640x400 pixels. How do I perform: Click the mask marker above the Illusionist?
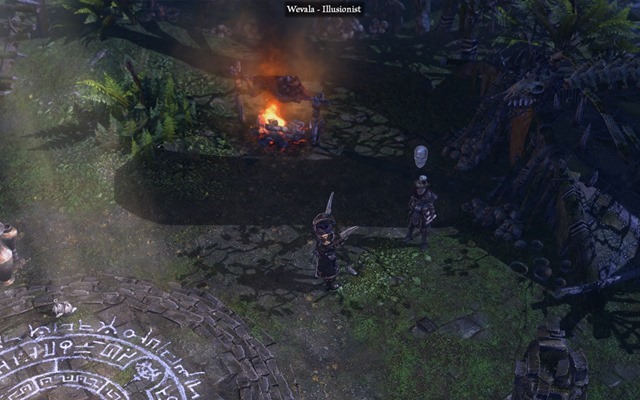click(421, 156)
